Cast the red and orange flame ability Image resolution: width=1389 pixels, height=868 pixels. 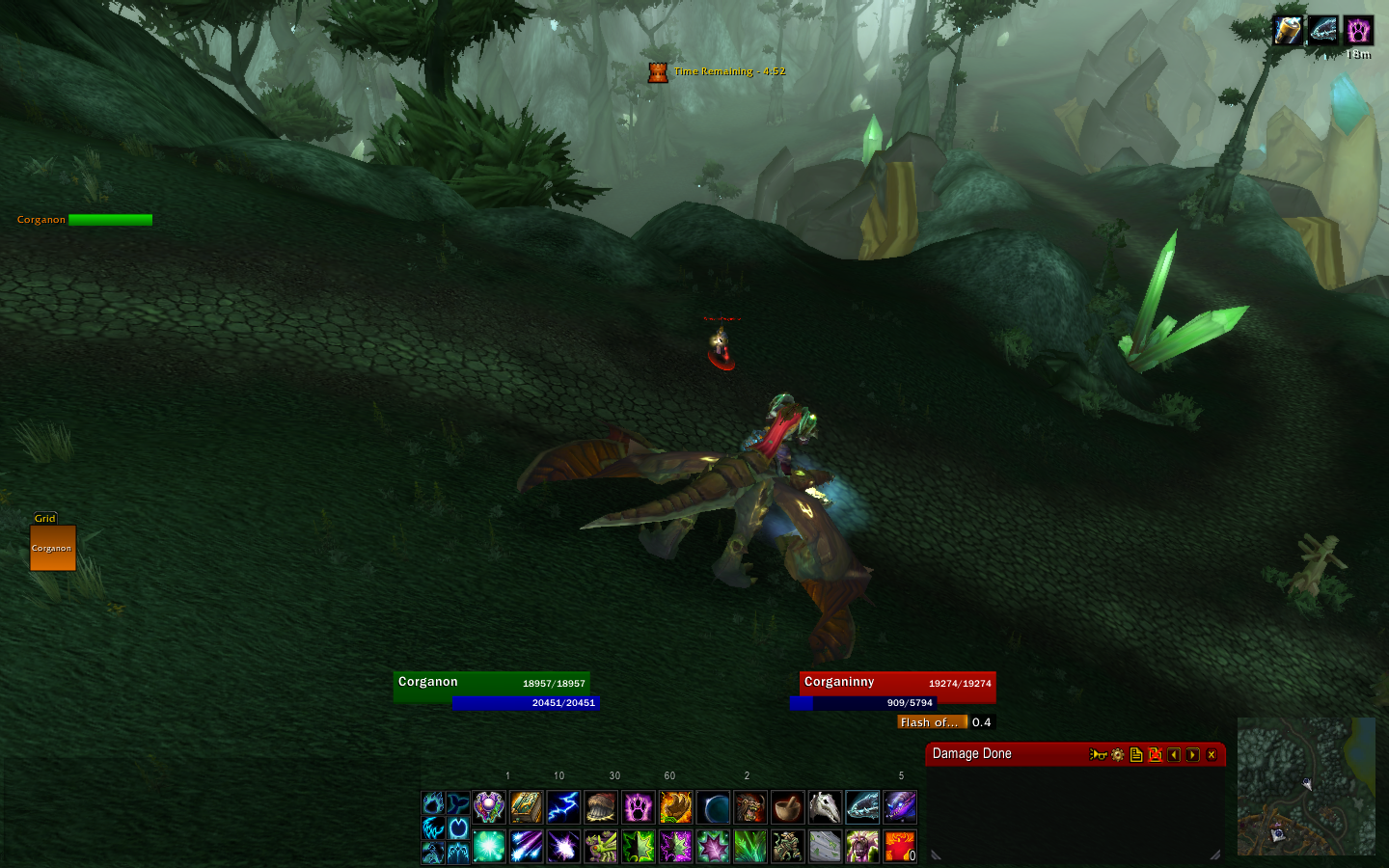pyautogui.click(x=899, y=847)
